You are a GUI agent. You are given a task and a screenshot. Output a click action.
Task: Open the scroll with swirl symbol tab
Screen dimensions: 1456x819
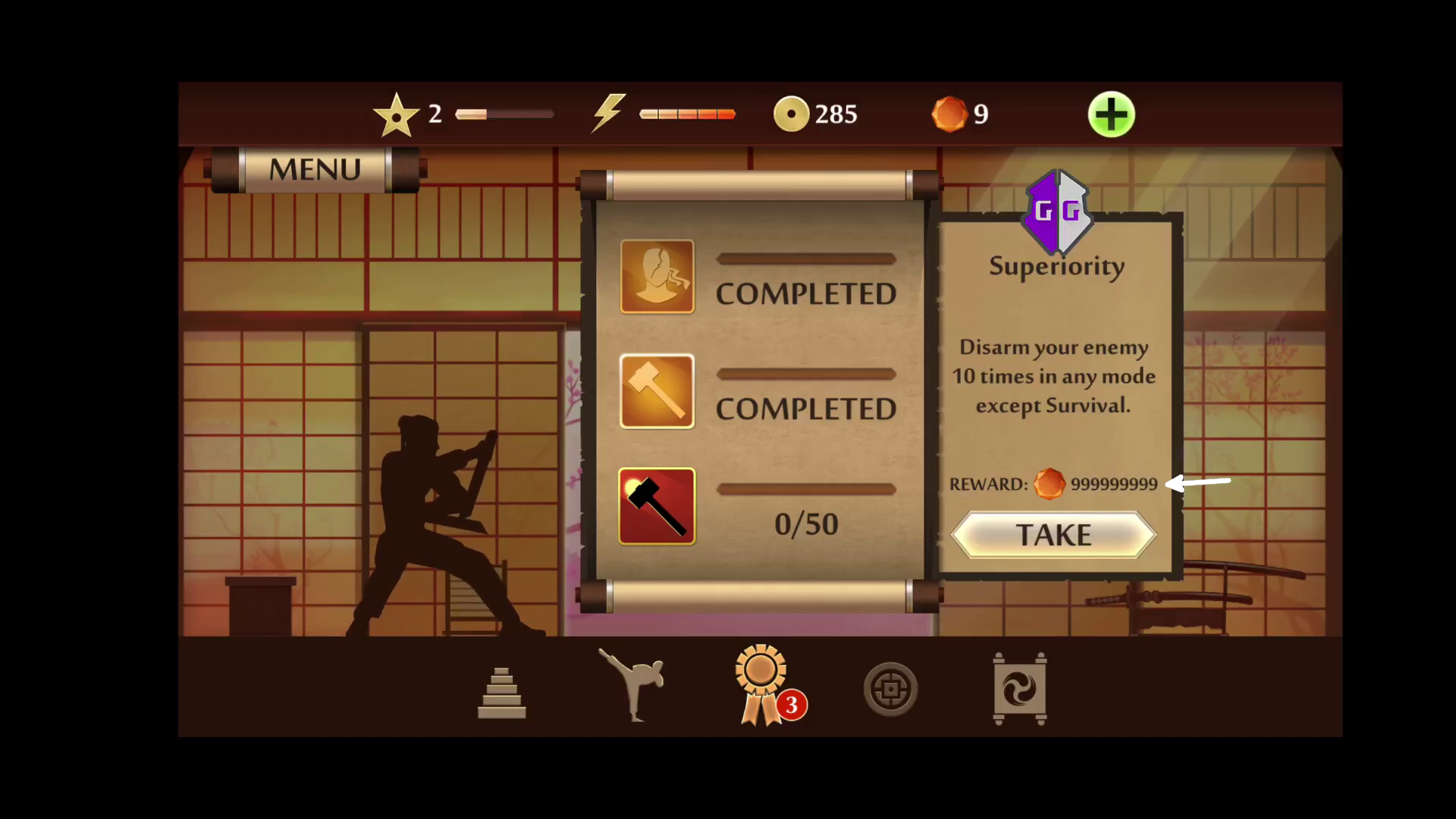point(1020,689)
